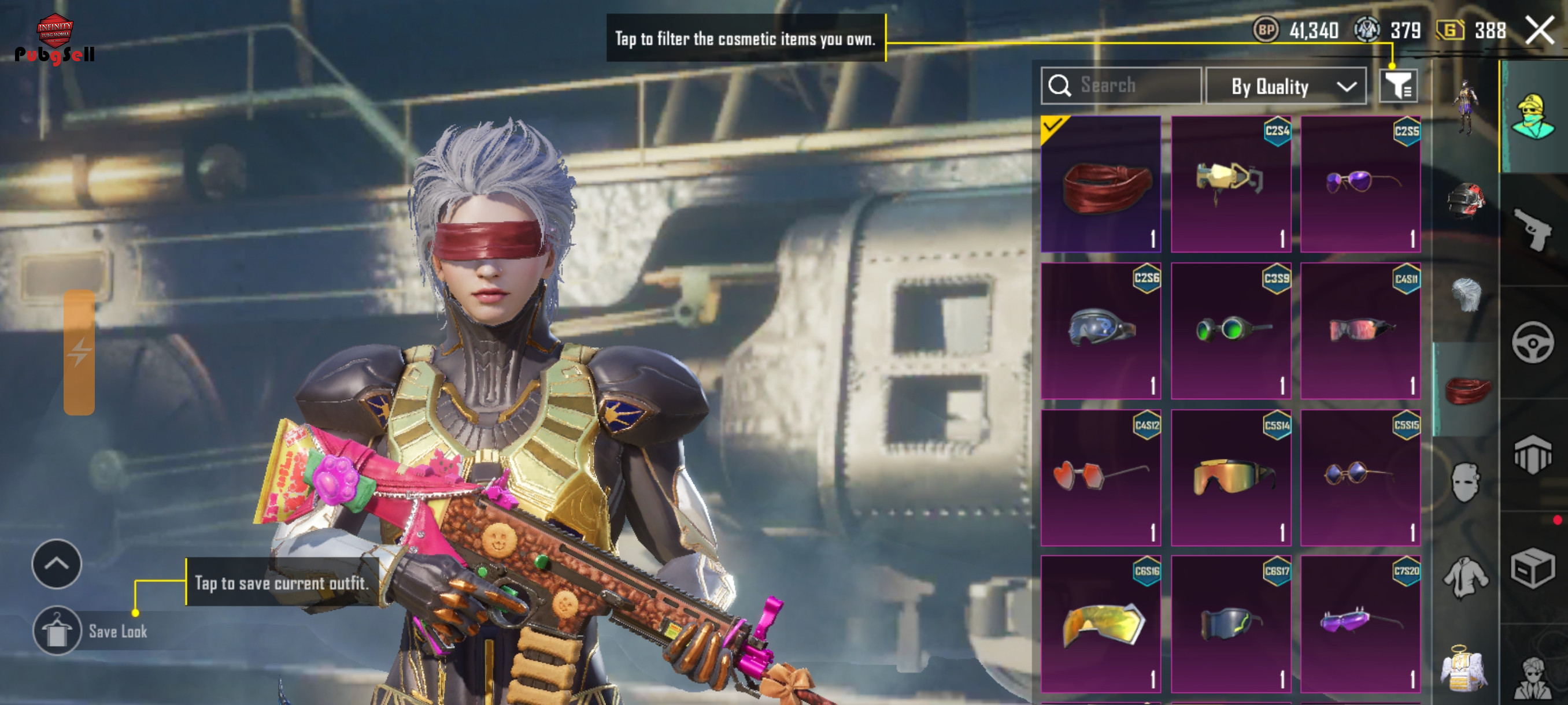Screen dimensions: 1568x705
Task: Select the C2S5 purple heart sunglasses
Action: pos(1360,184)
